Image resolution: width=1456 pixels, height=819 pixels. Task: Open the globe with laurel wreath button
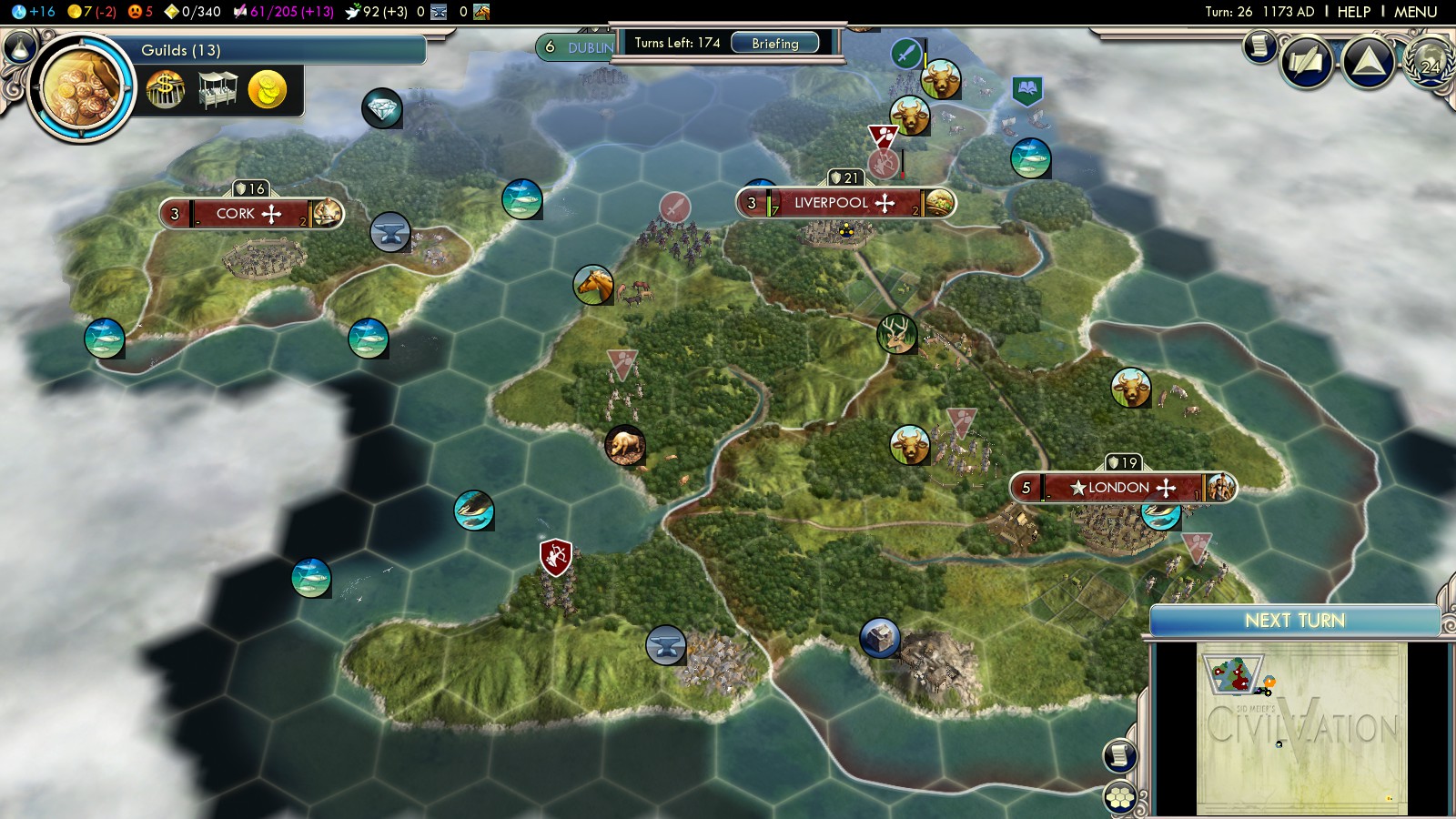tap(1430, 63)
